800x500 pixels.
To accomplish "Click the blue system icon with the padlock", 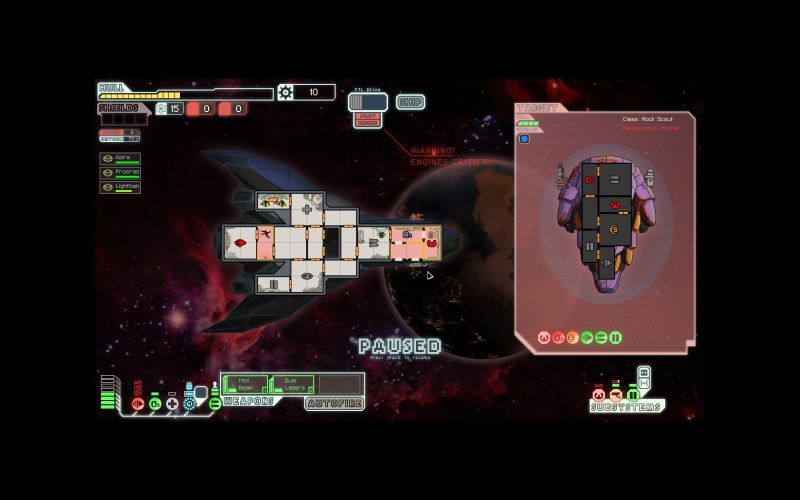I will [190, 402].
